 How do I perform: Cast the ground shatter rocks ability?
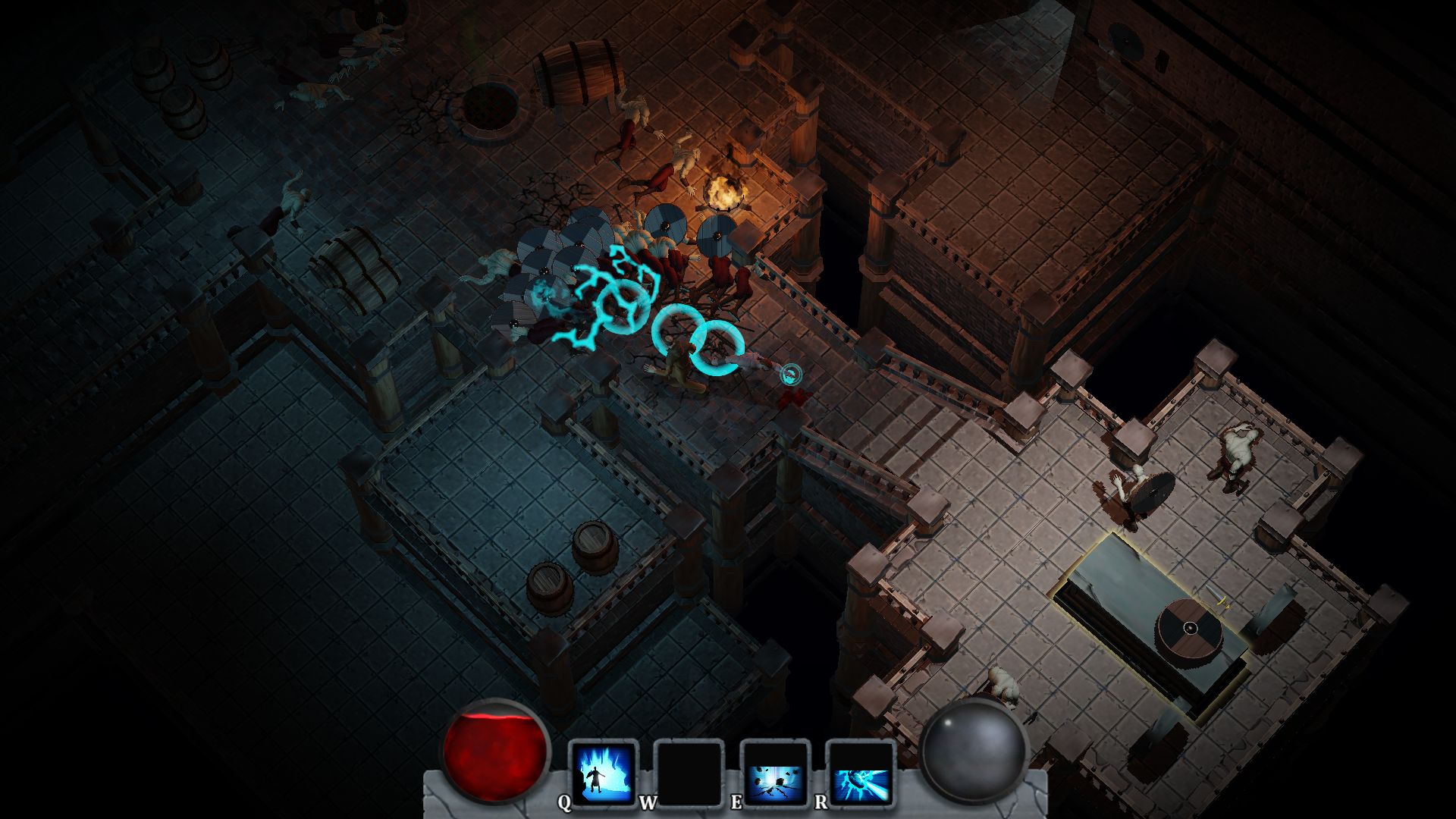click(x=775, y=774)
